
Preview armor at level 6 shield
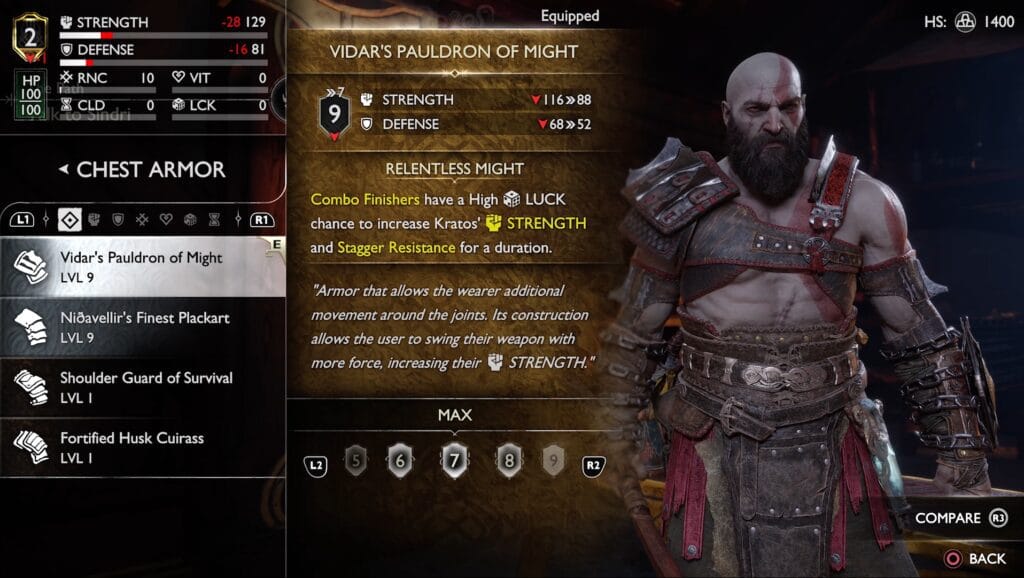400,460
